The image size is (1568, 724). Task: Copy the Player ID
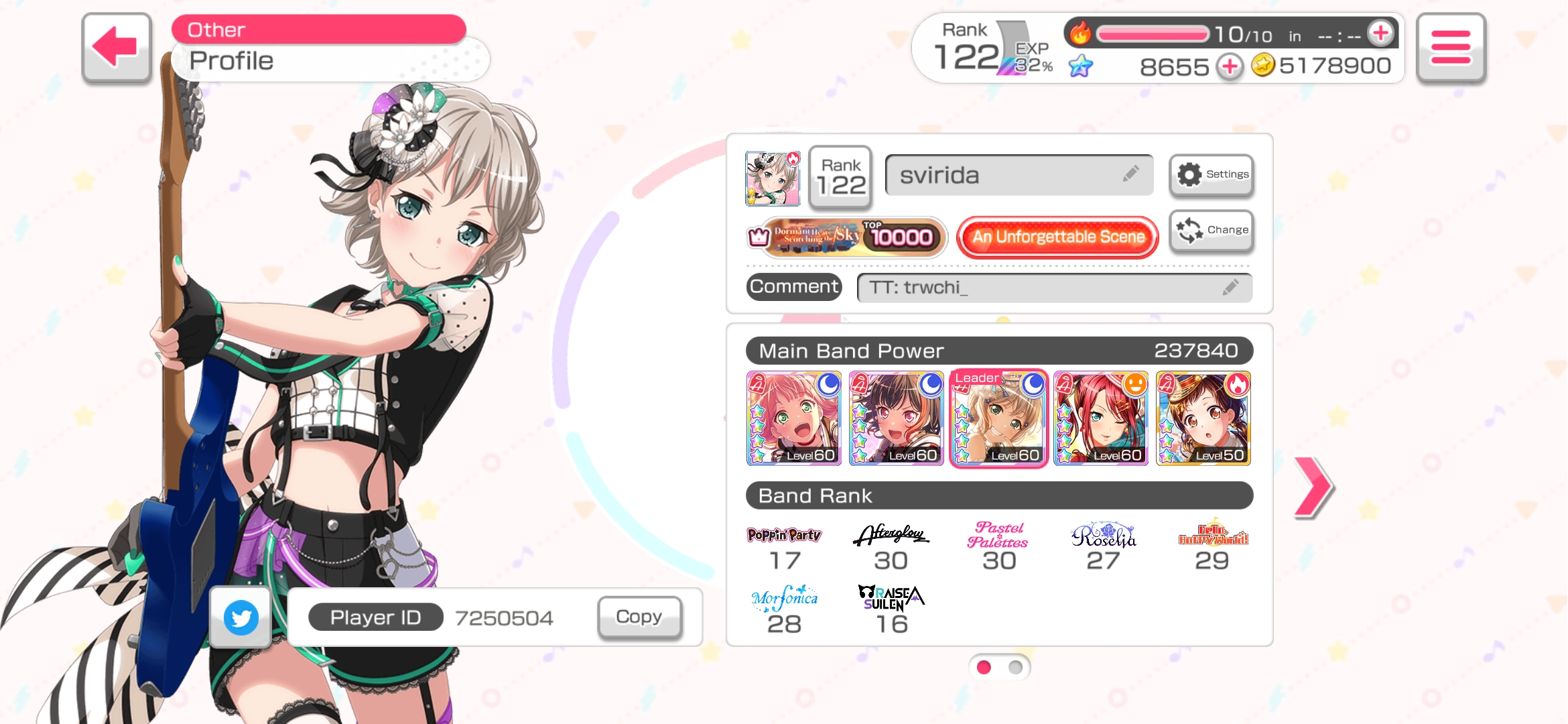point(639,617)
